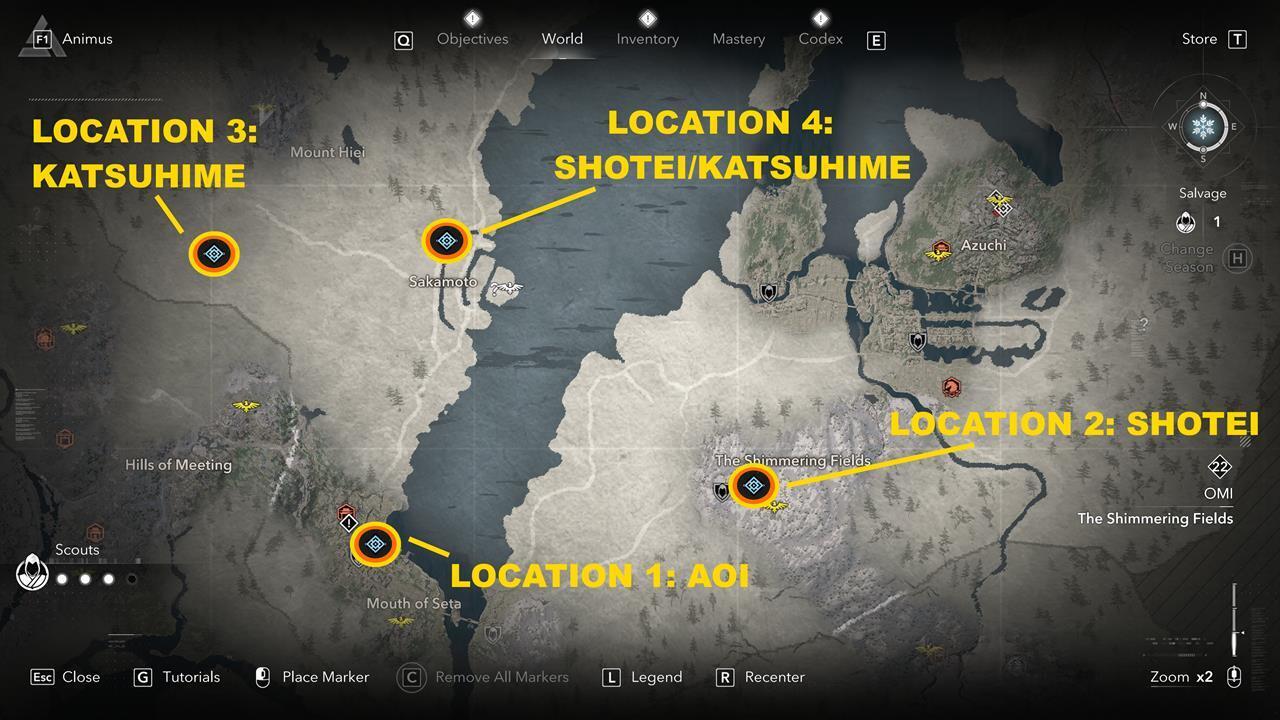Select the Location 2 Shotei map marker
Screen dimensions: 1280x720
pyautogui.click(x=754, y=486)
